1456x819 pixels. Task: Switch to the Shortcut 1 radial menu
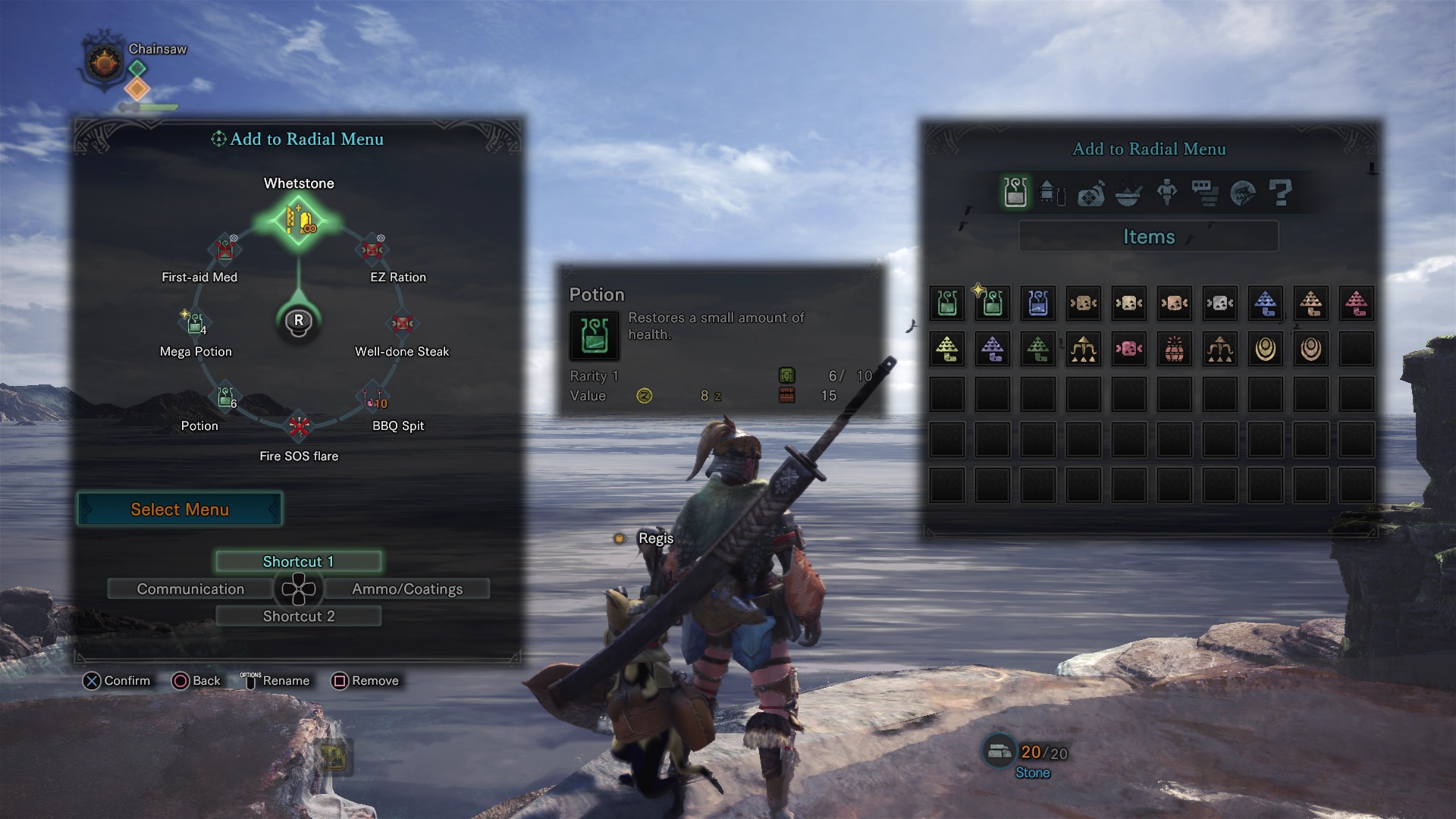tap(298, 561)
